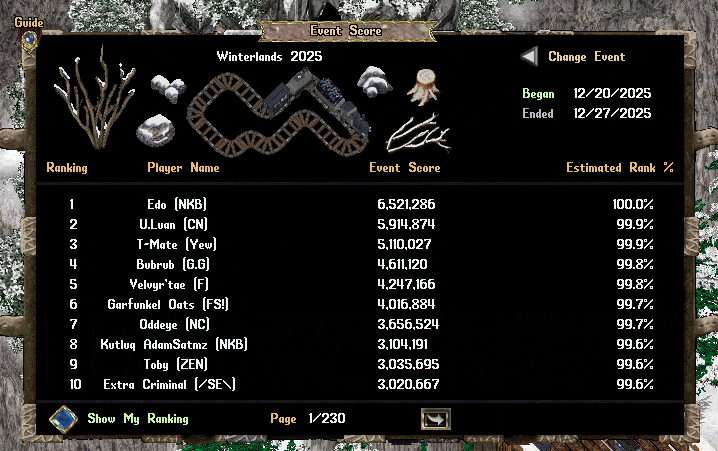Select rank 1 player Edo (NKB)
718x451 pixels.
pyautogui.click(x=177, y=204)
